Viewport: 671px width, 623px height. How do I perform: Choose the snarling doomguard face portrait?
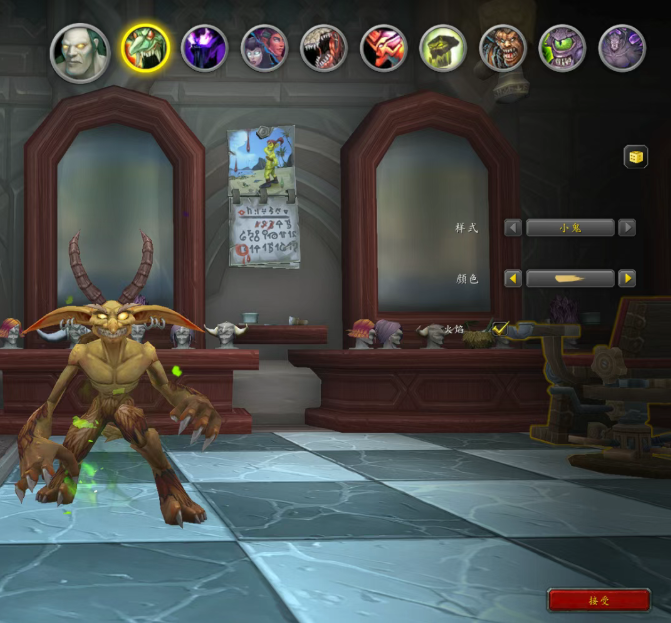coord(502,48)
